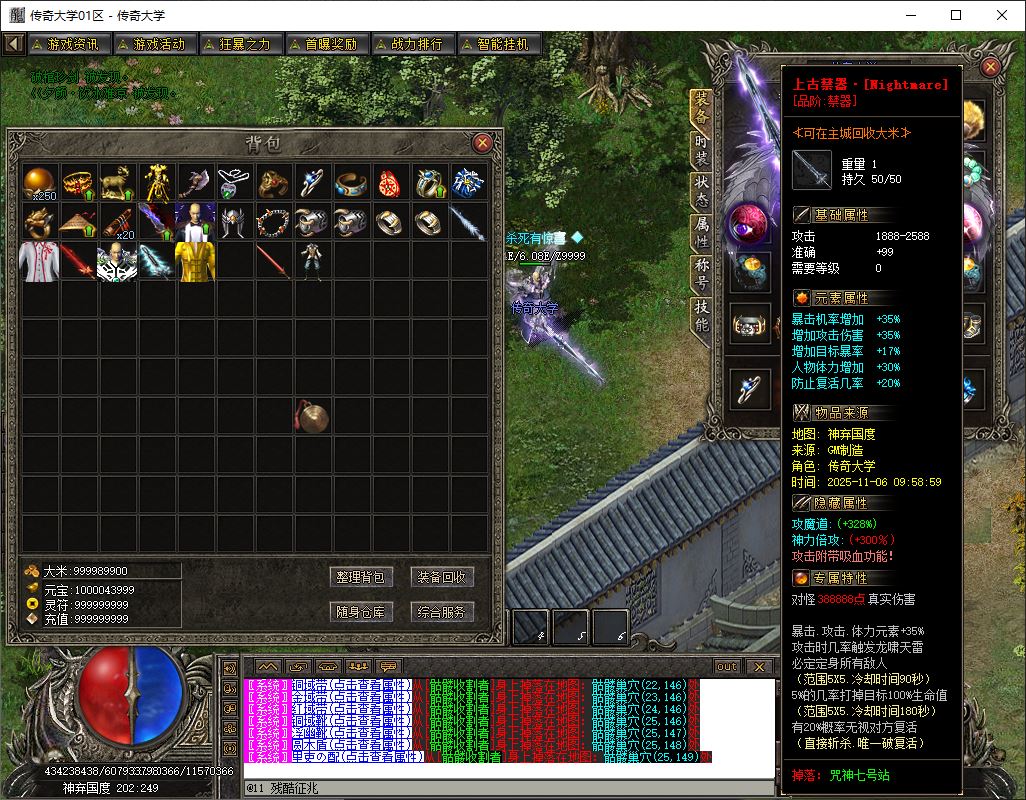Maximize the game window
The image size is (1026, 800).
click(956, 15)
